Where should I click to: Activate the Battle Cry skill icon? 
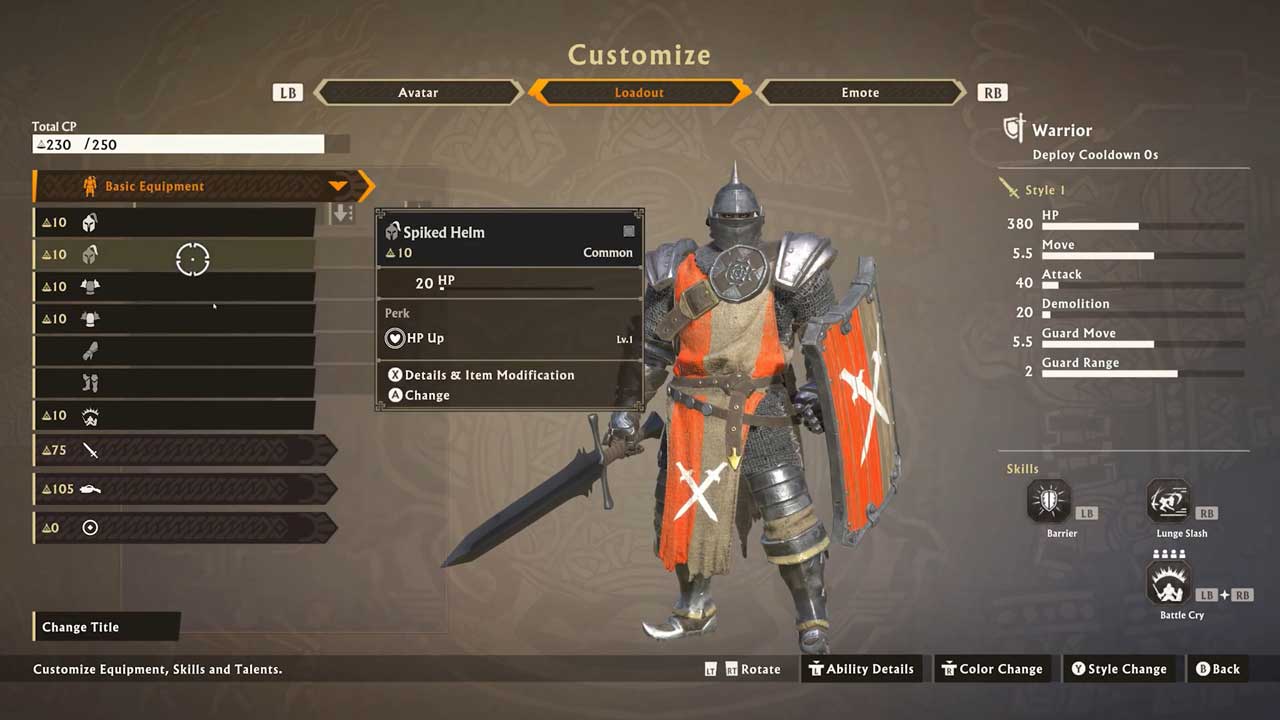[x=1169, y=583]
